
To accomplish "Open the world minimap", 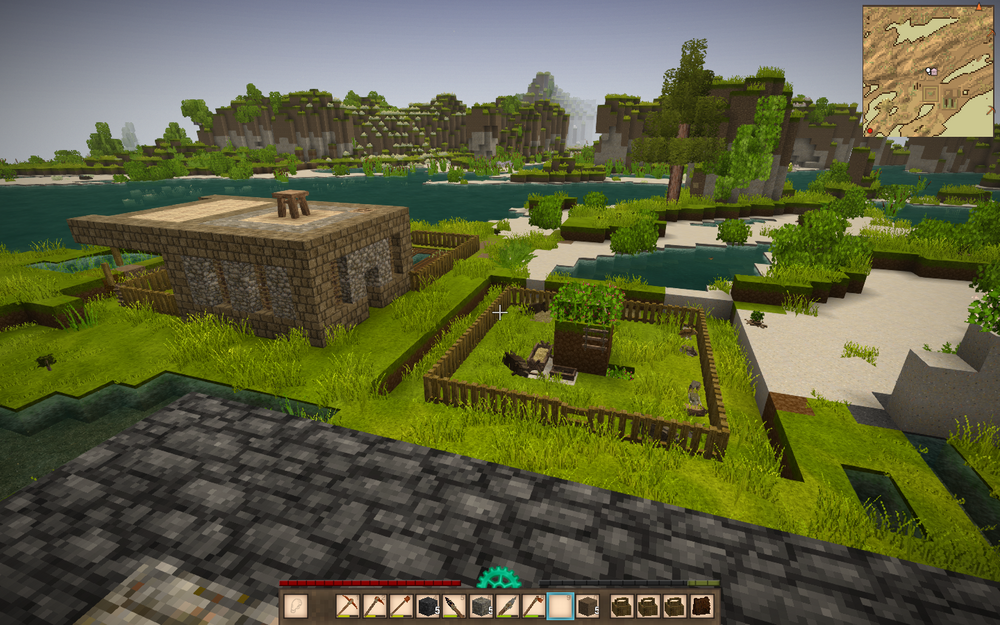I will tap(927, 72).
